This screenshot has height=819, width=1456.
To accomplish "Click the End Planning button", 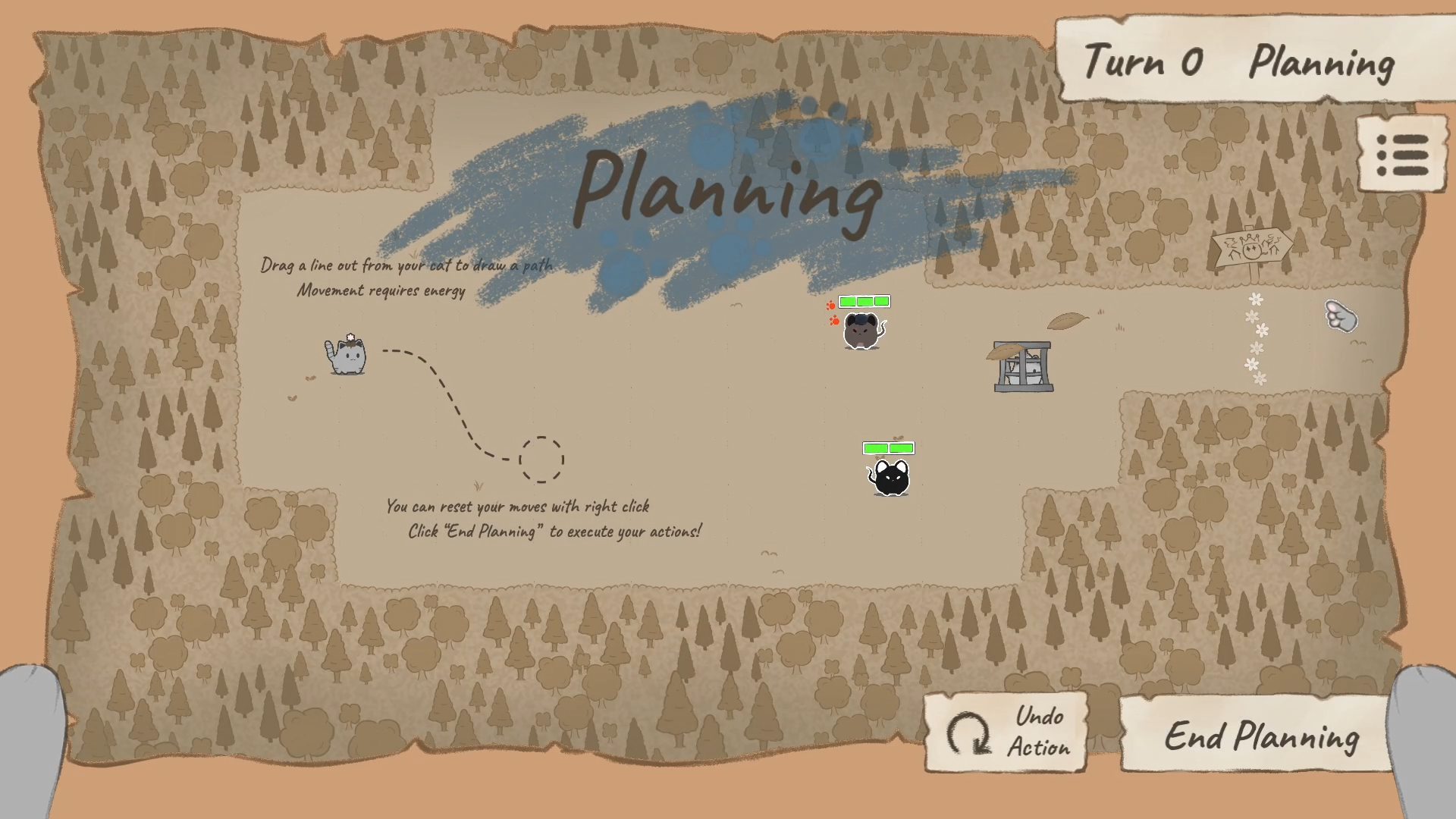I will click(x=1260, y=735).
